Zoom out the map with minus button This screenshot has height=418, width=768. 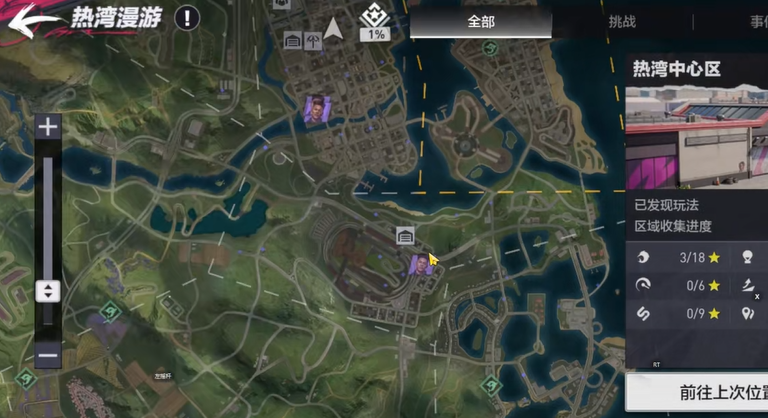click(x=47, y=355)
